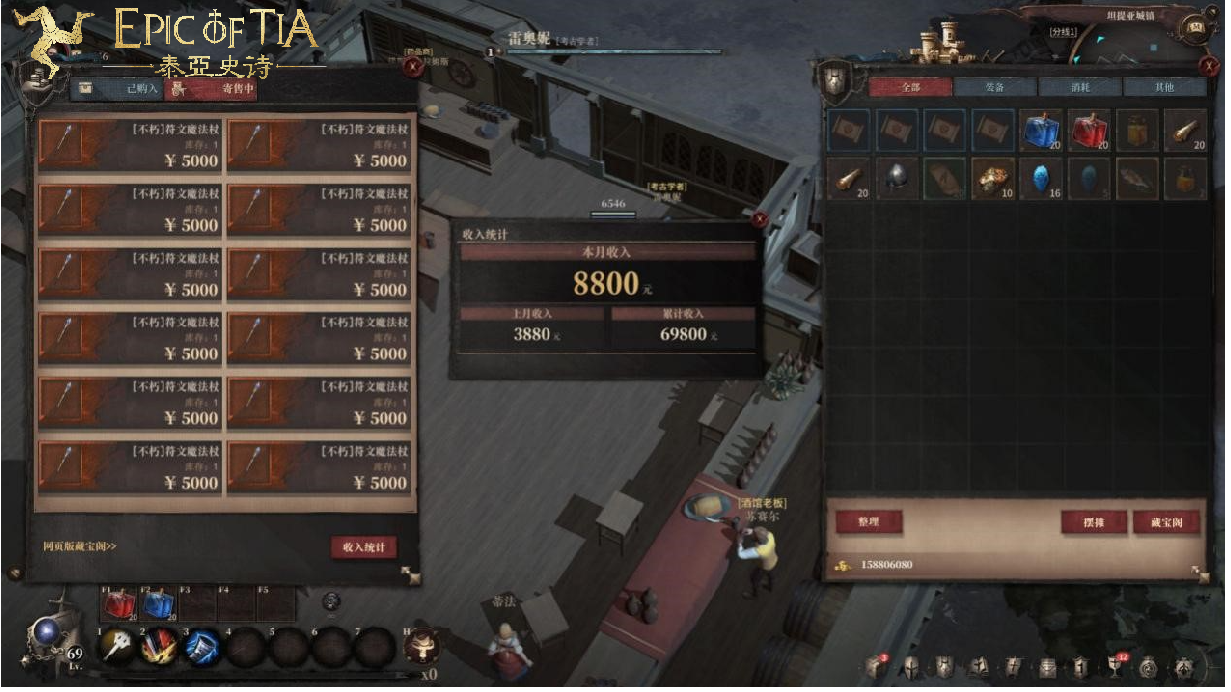Open the 收入统计 income statistics button

coord(363,547)
